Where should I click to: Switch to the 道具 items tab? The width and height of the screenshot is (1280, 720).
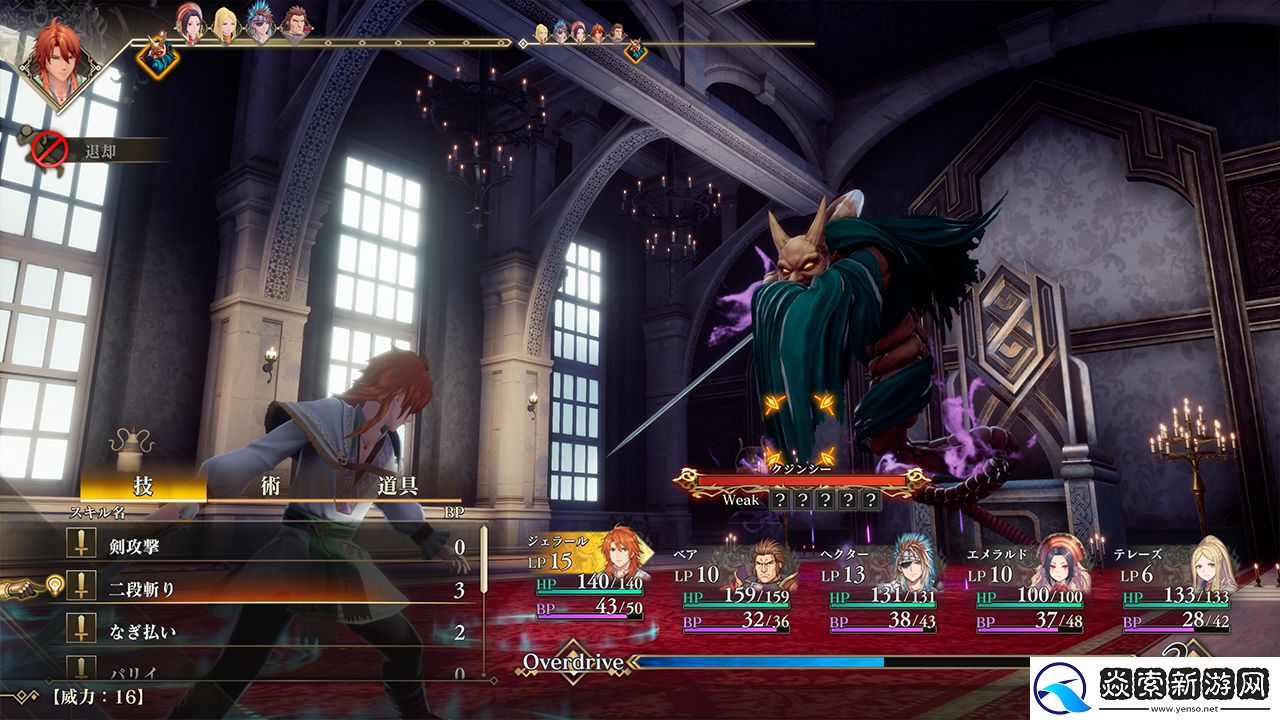[x=397, y=487]
